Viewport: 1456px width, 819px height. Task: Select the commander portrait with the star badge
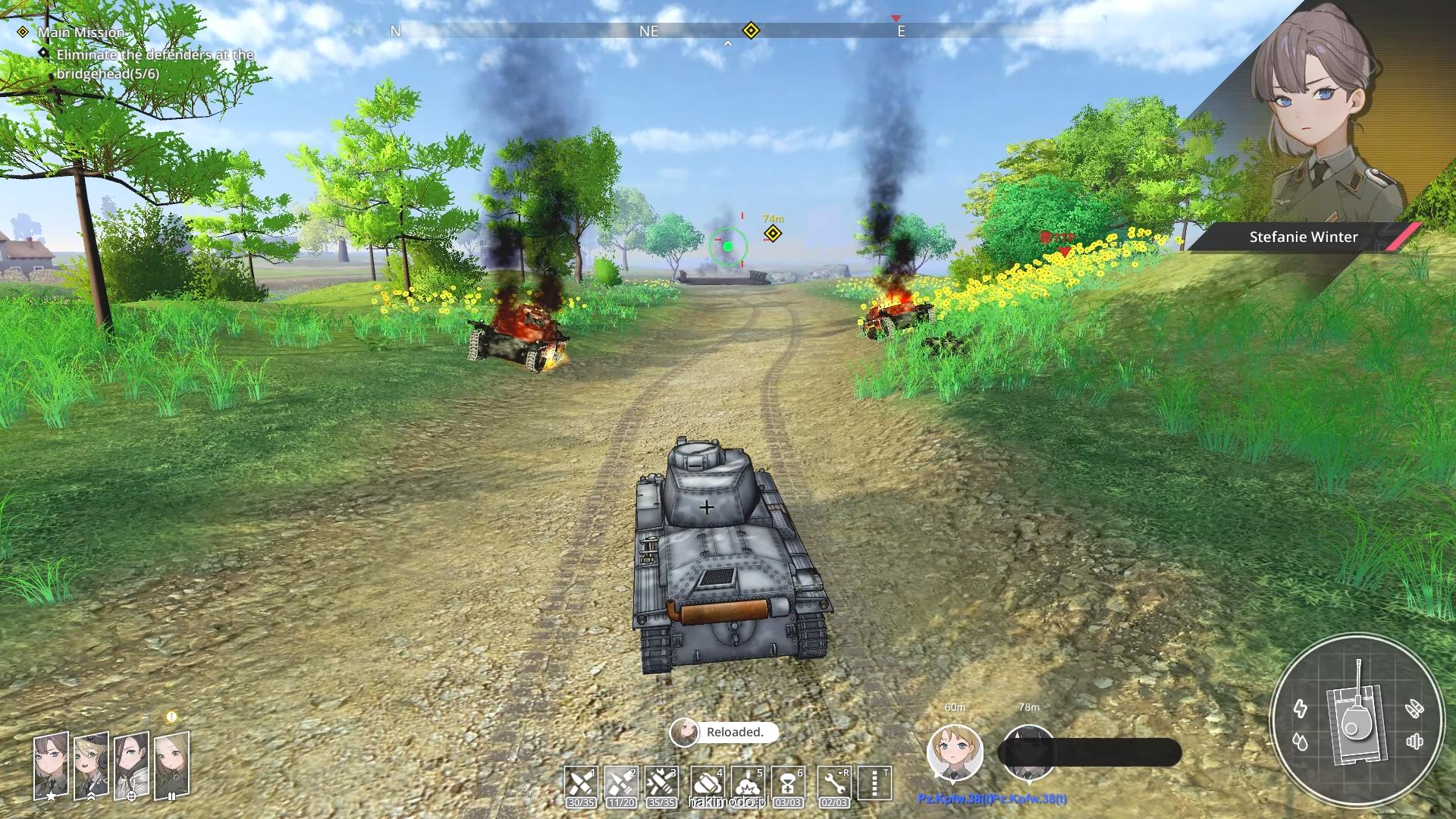coord(51,765)
